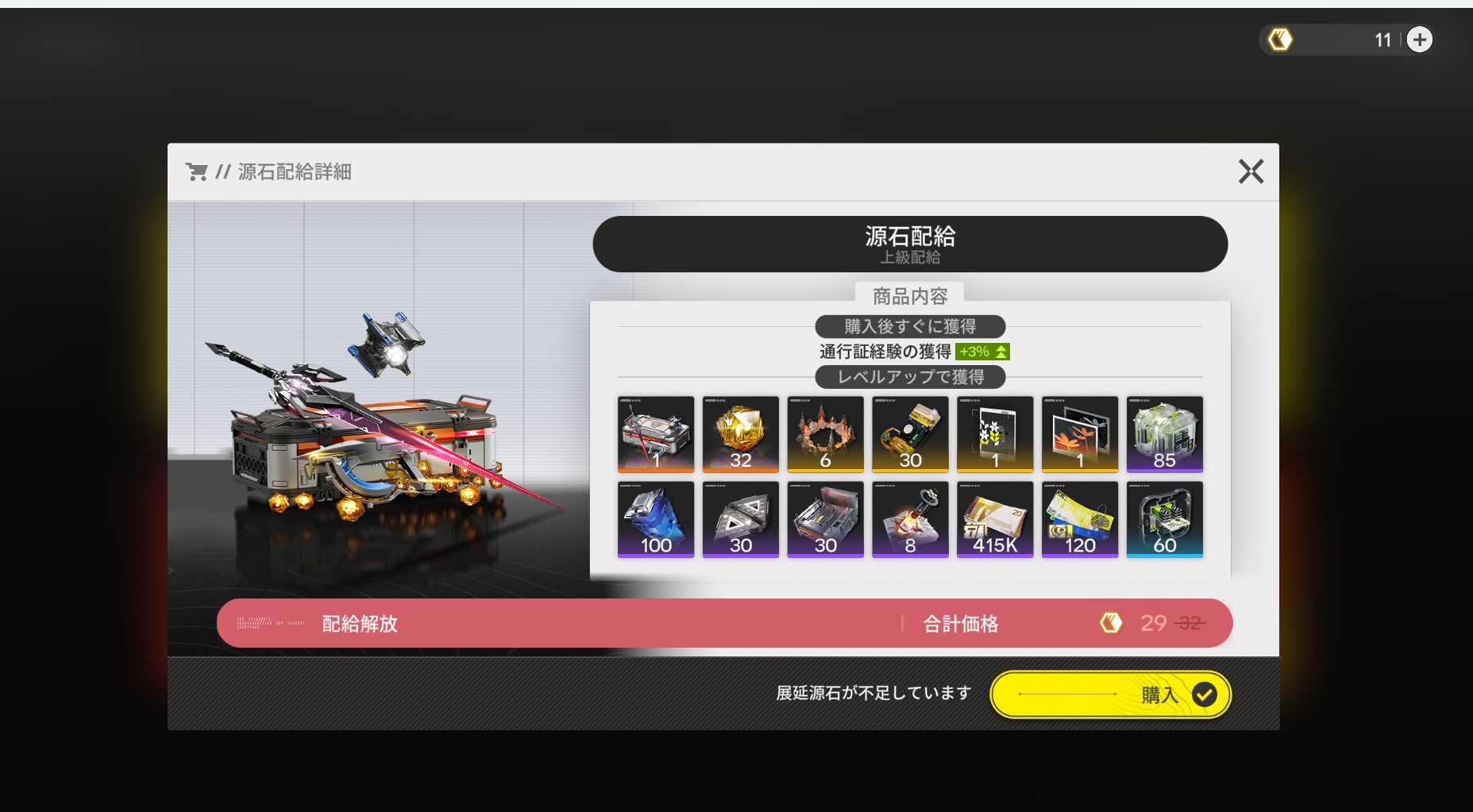The height and width of the screenshot is (812, 1473).
Task: View the spiked crown reward showing 6
Action: coord(825,434)
